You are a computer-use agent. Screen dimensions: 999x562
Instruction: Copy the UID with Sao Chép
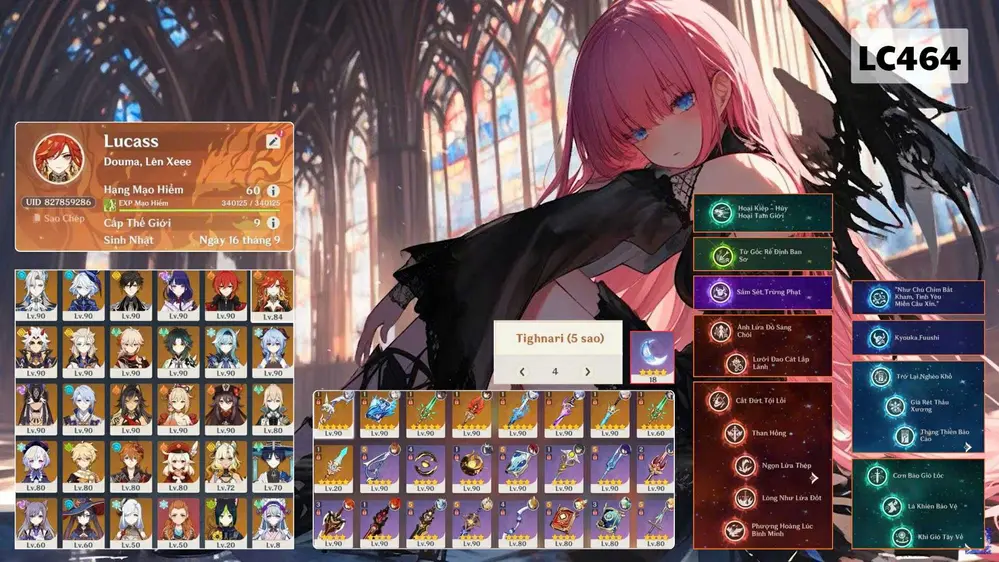[60, 217]
